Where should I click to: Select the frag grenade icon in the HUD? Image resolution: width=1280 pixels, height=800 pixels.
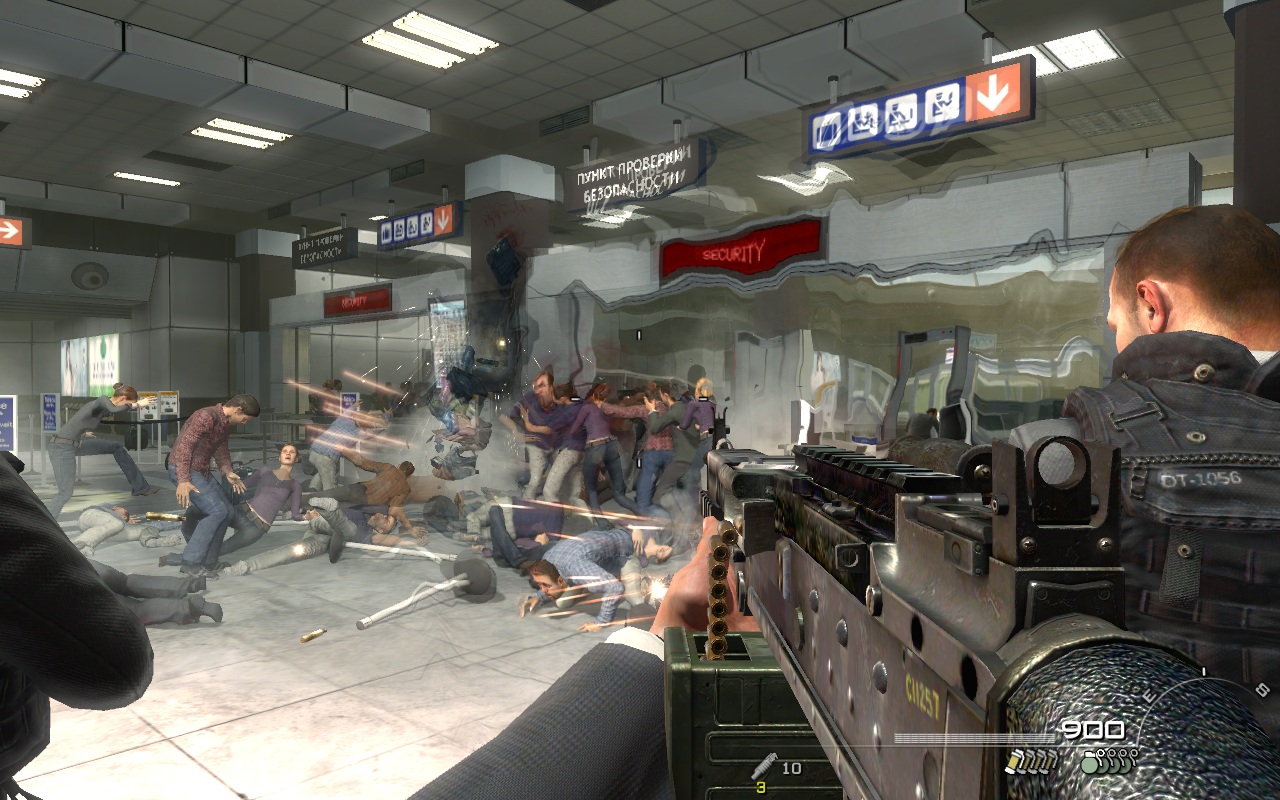(1090, 764)
